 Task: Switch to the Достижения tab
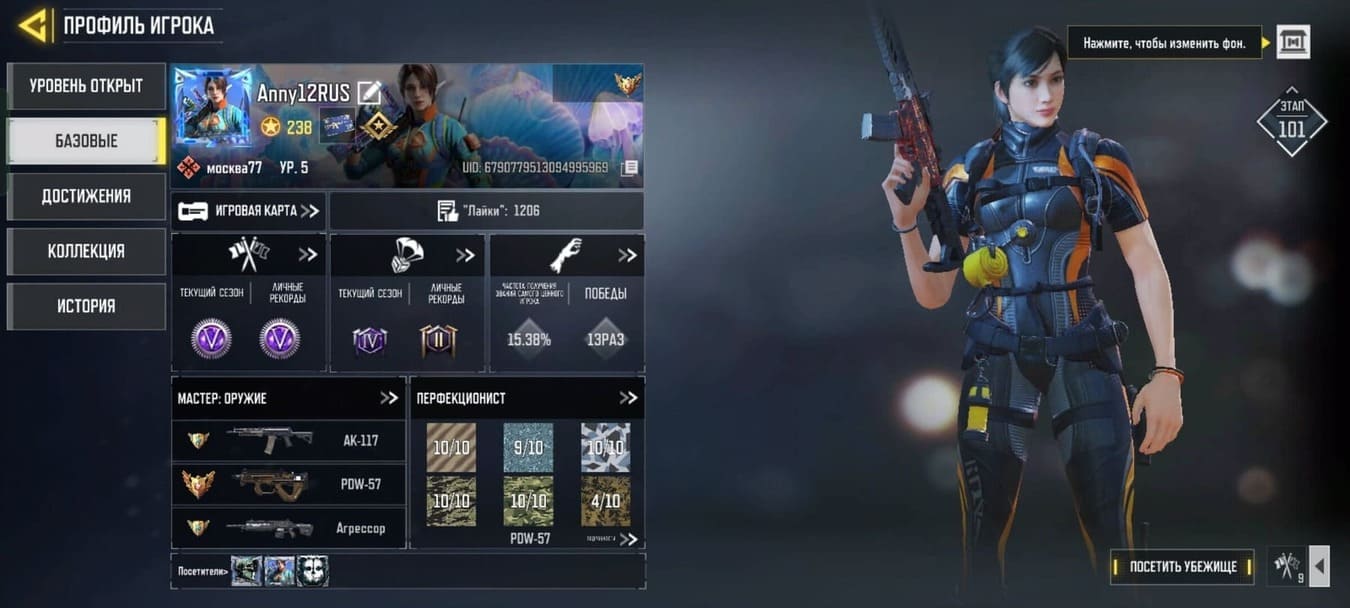86,196
